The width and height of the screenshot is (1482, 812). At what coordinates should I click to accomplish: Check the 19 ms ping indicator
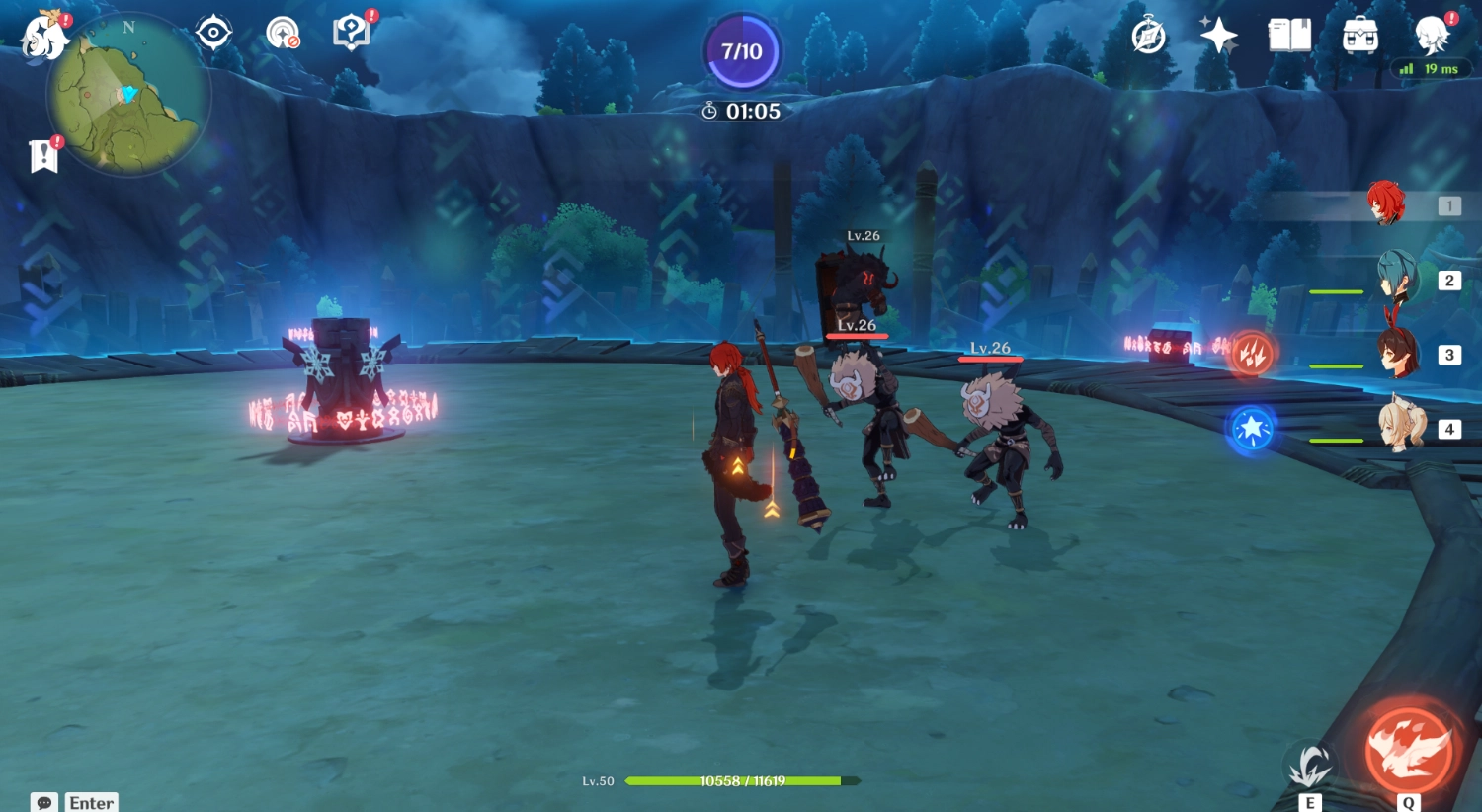pos(1431,69)
